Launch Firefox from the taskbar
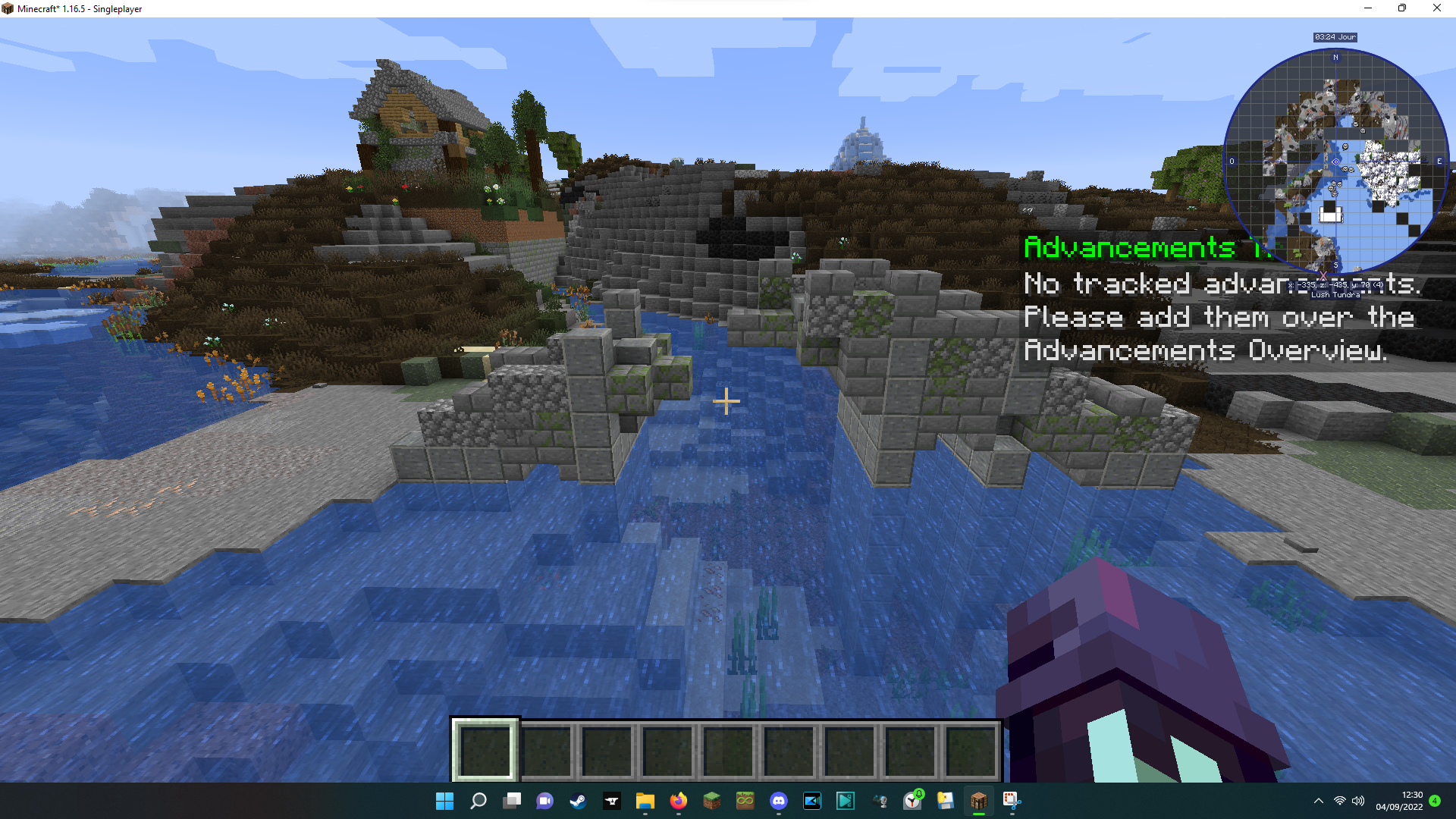Image resolution: width=1456 pixels, height=819 pixels. (678, 801)
